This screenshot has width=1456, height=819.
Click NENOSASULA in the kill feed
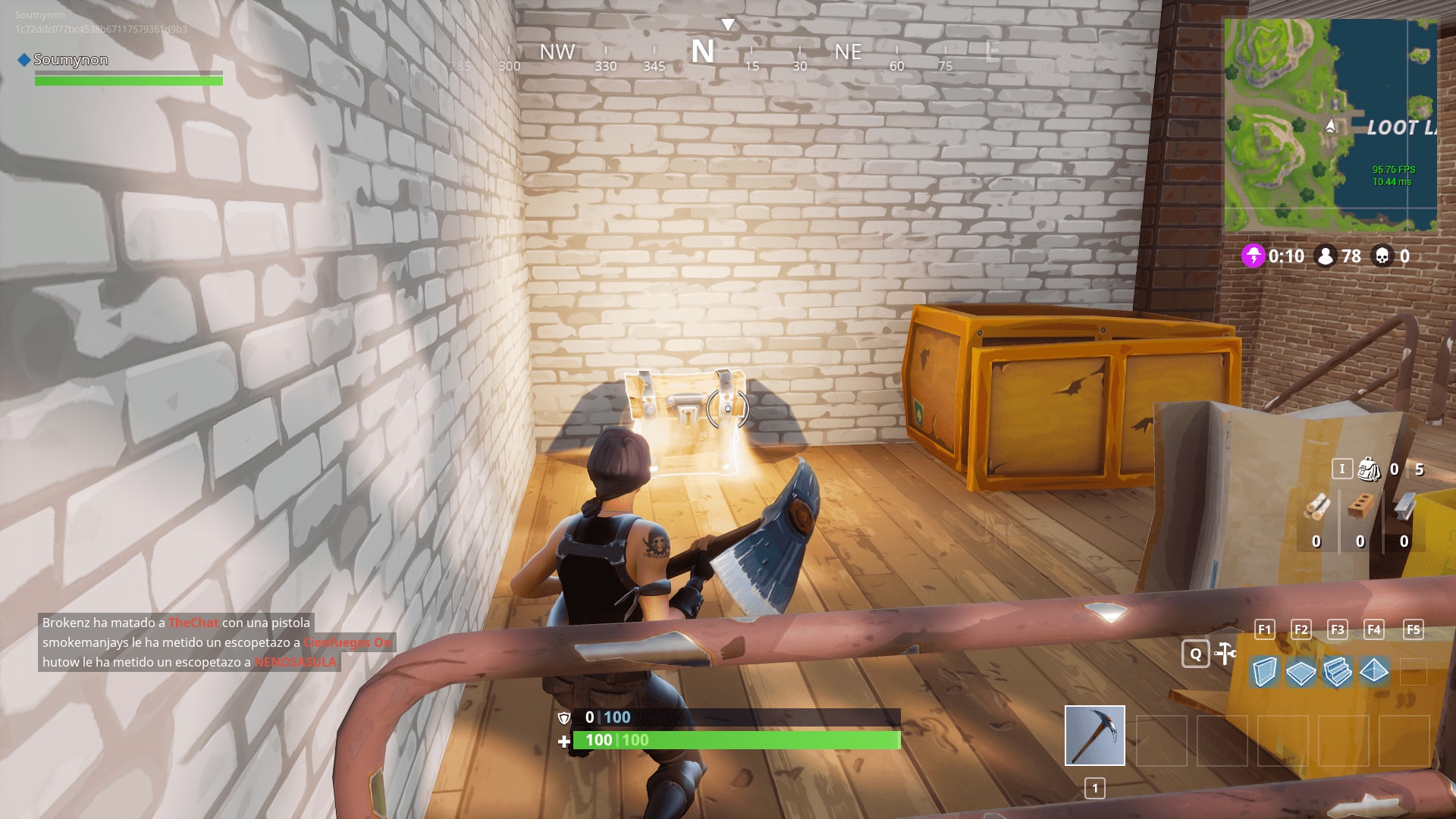point(296,662)
